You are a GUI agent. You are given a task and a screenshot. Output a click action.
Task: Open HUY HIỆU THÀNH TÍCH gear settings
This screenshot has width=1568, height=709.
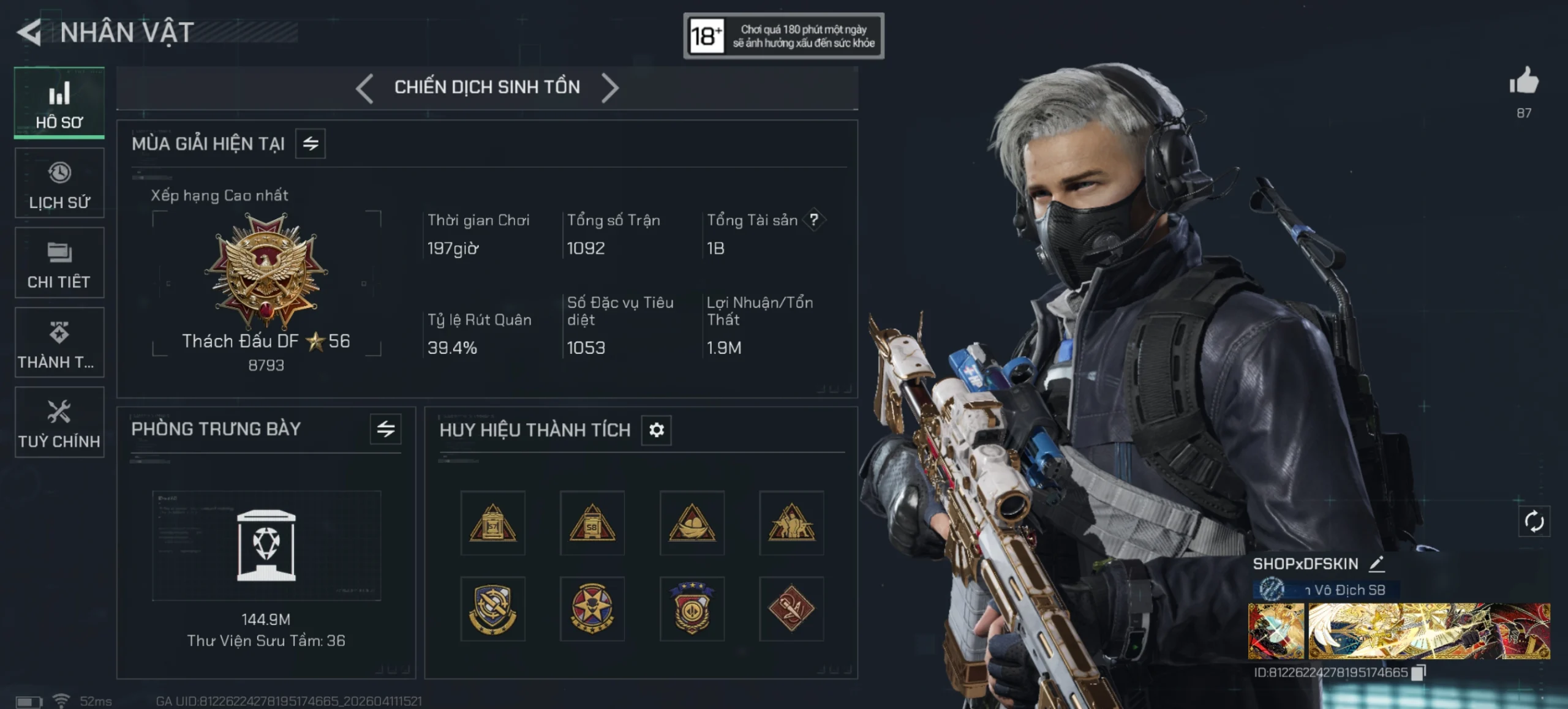(x=656, y=430)
